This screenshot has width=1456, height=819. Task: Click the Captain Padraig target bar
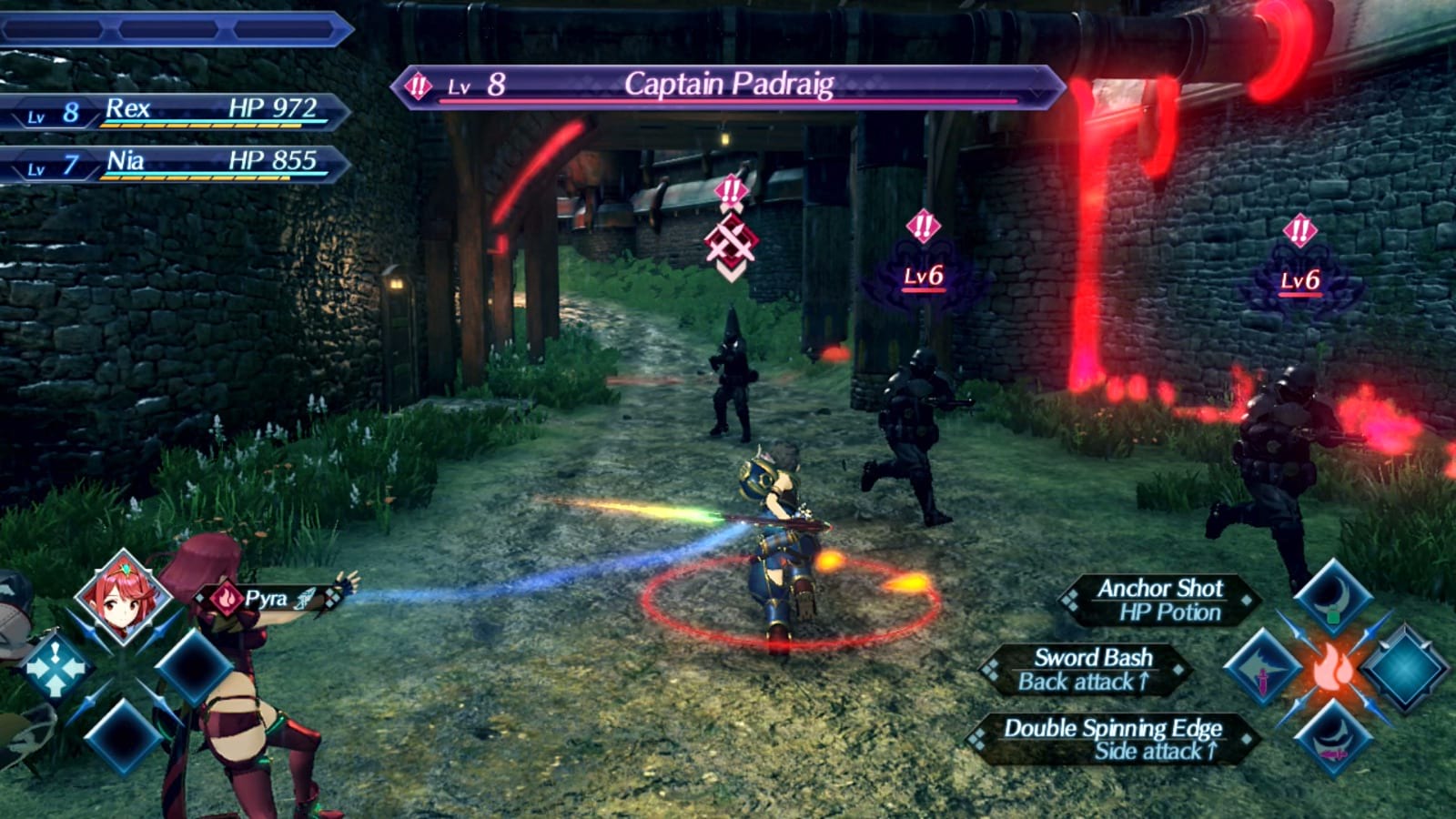point(728,86)
